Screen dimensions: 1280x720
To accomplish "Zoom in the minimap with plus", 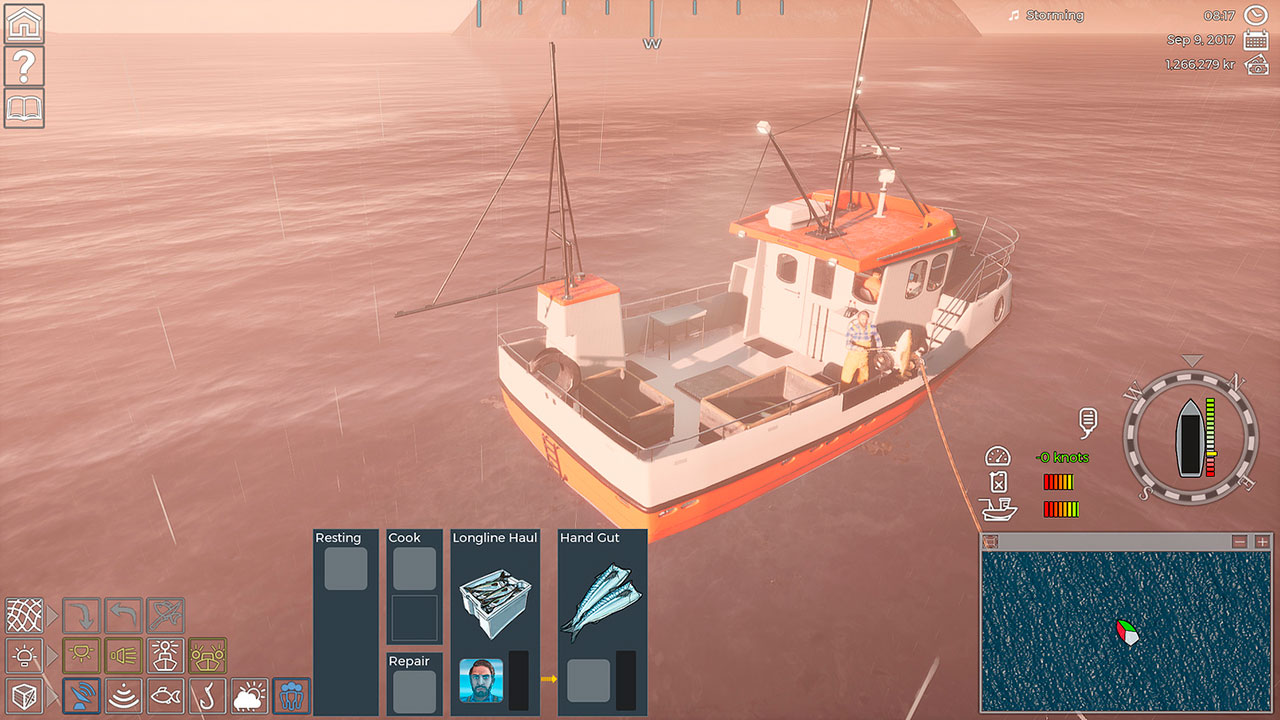I will coord(1262,541).
